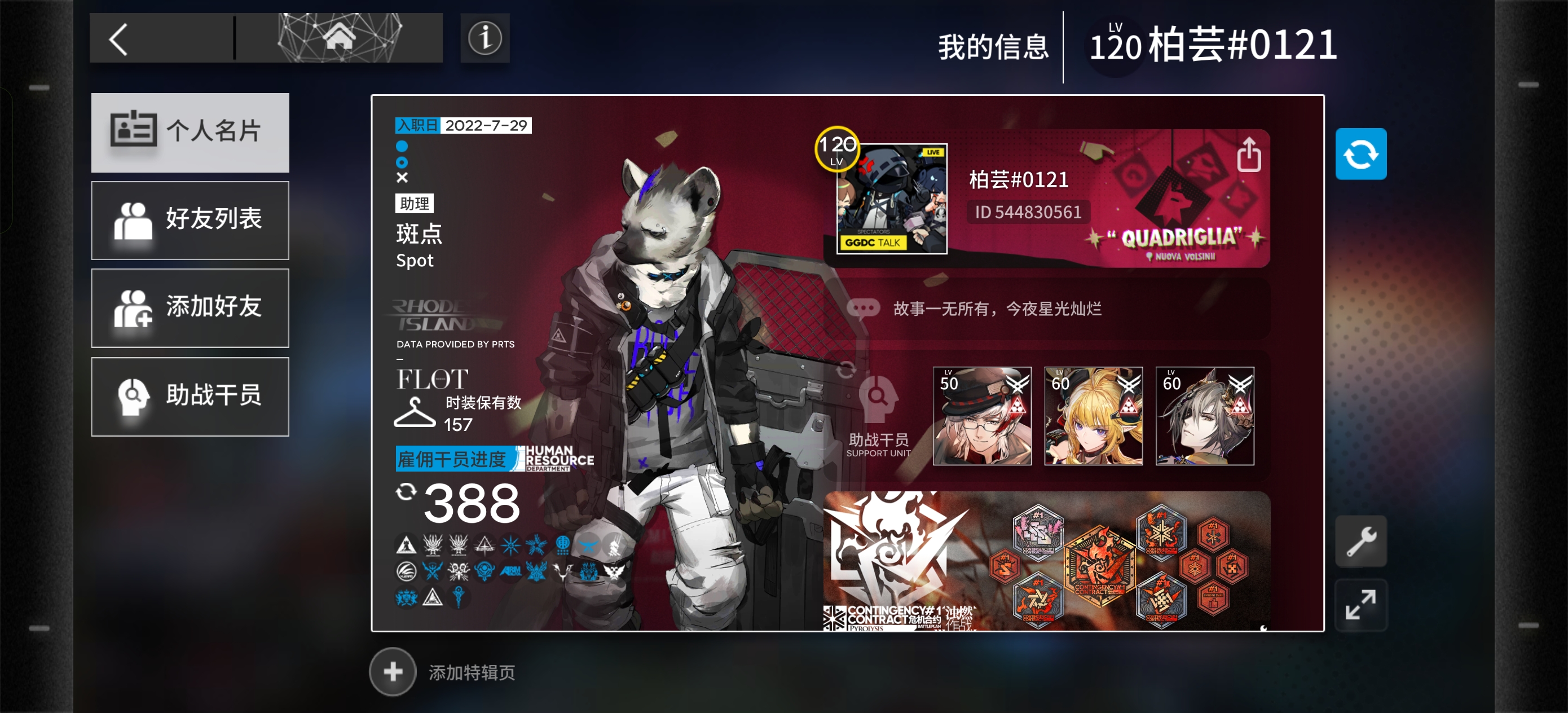This screenshot has width=1568, height=713.
Task: Share the profile card
Action: (1248, 154)
